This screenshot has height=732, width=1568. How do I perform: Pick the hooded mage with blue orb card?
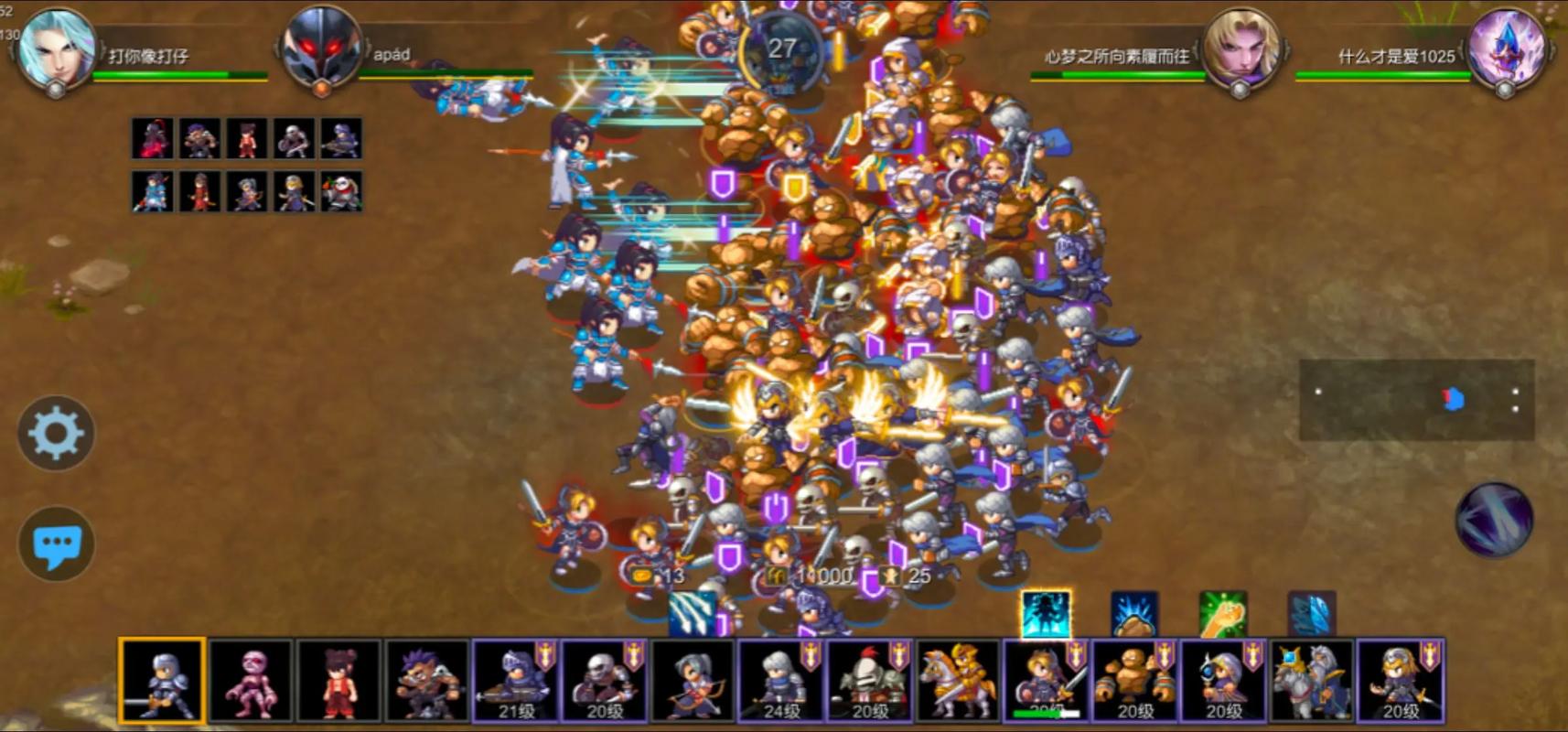[1223, 682]
